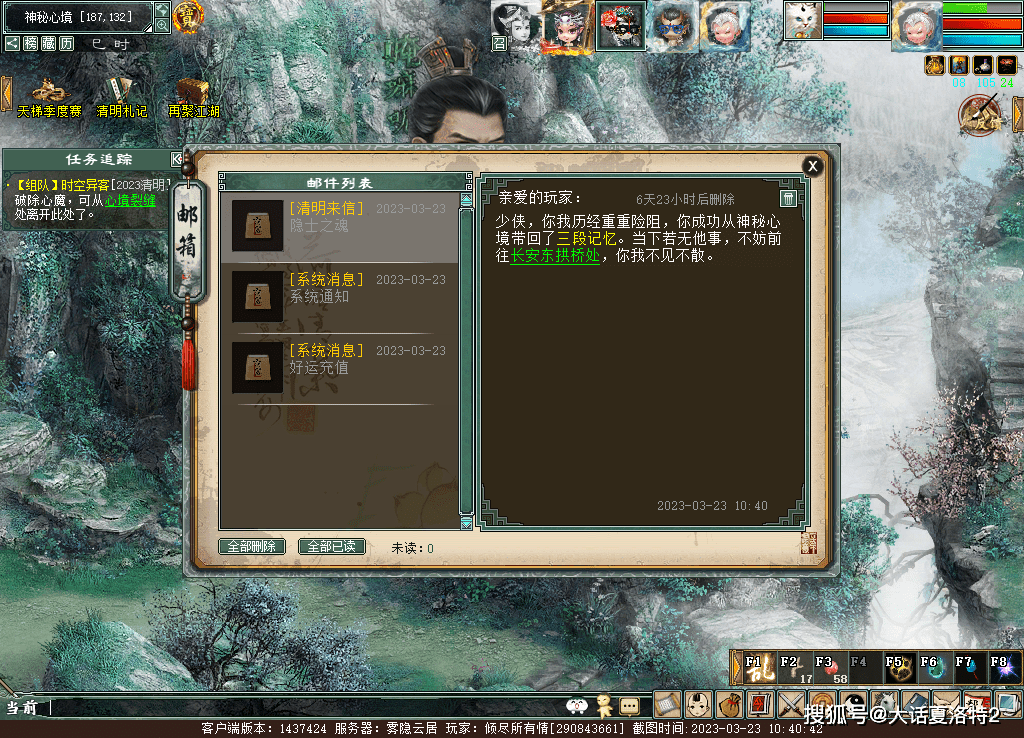Click the 心境裂缝 link in quest tracker

coord(130,200)
